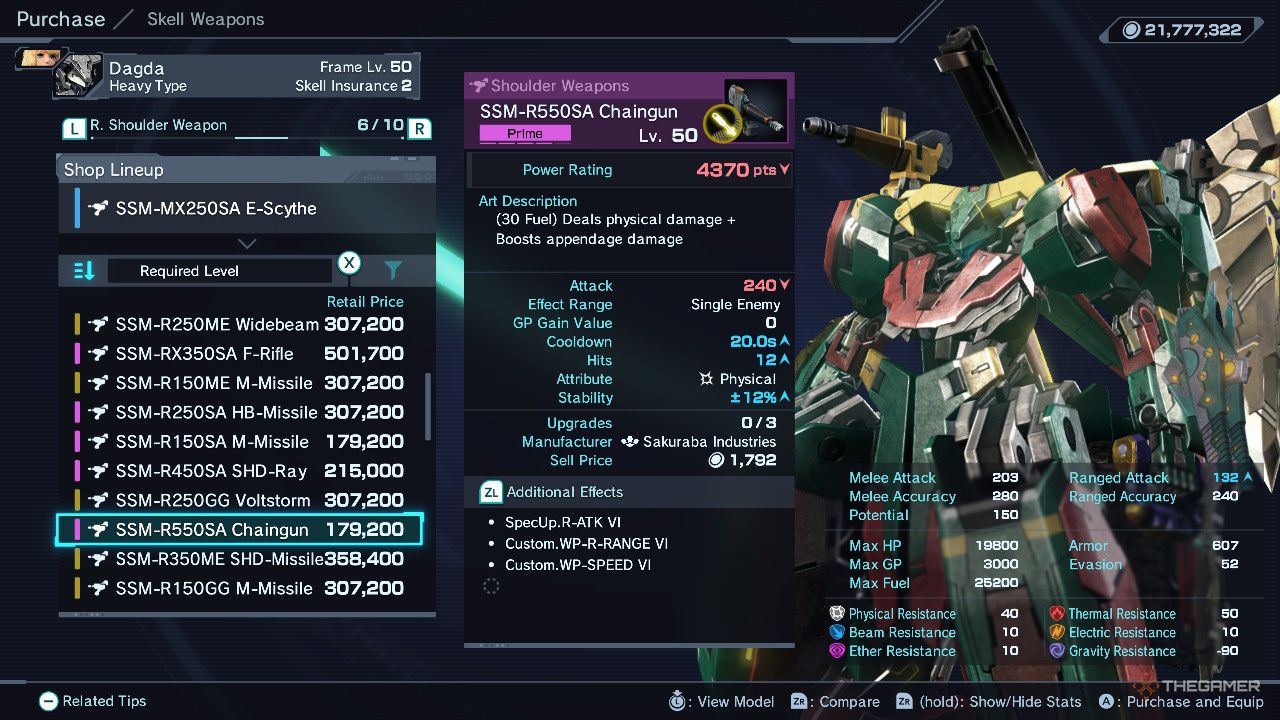Click the Dagda Heavy Type skell header
Viewport: 1280px width, 720px height.
click(x=236, y=76)
